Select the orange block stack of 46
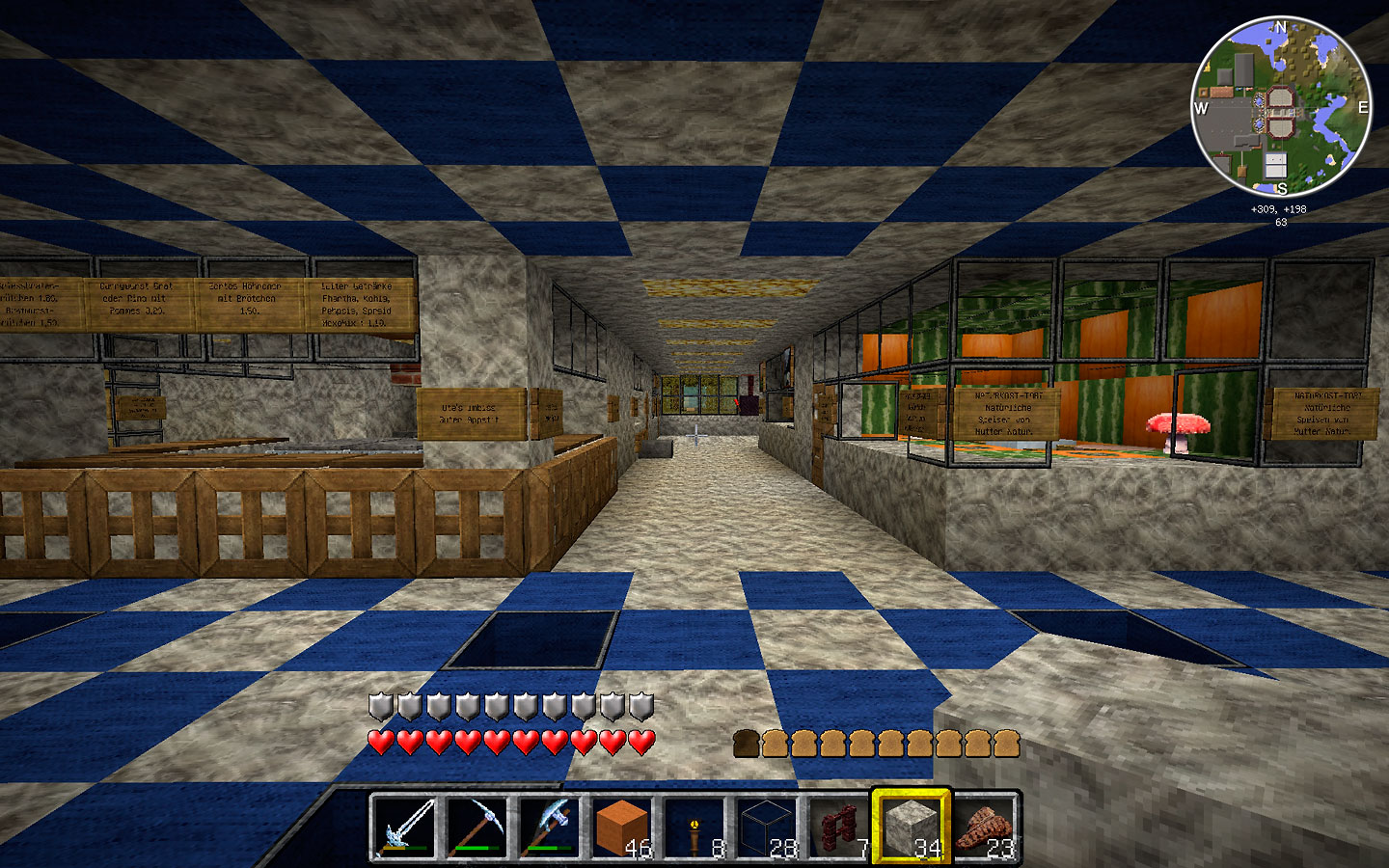Screen dimensions: 1389x868 [x=622, y=827]
